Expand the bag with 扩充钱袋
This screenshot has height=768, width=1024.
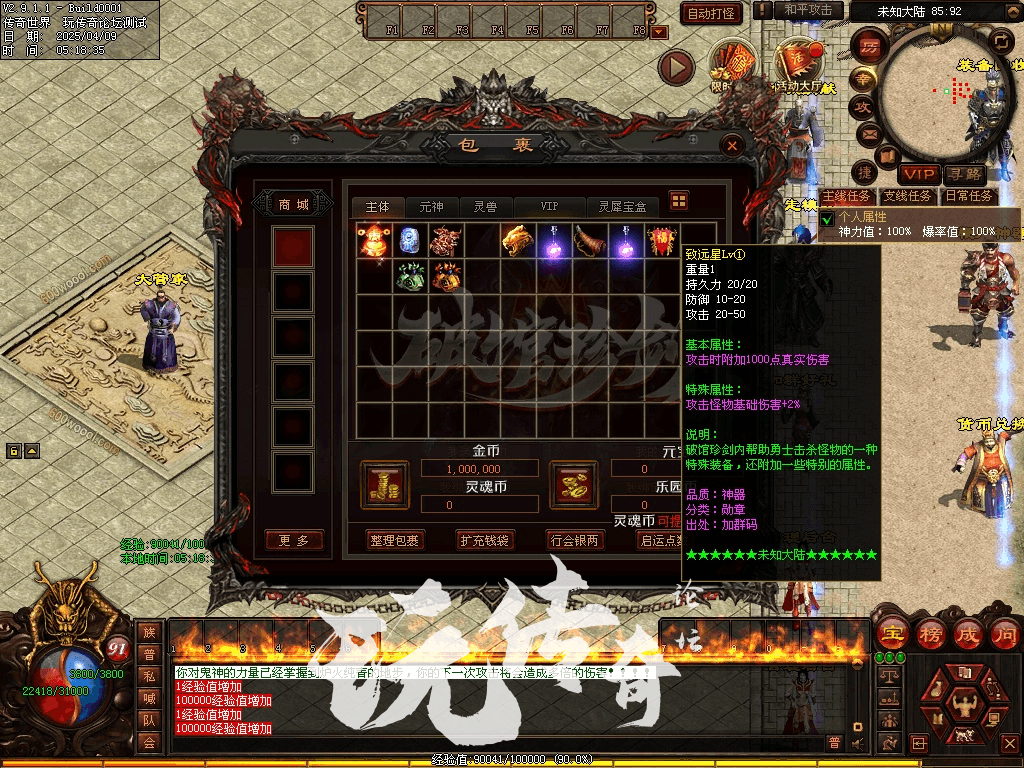point(484,540)
